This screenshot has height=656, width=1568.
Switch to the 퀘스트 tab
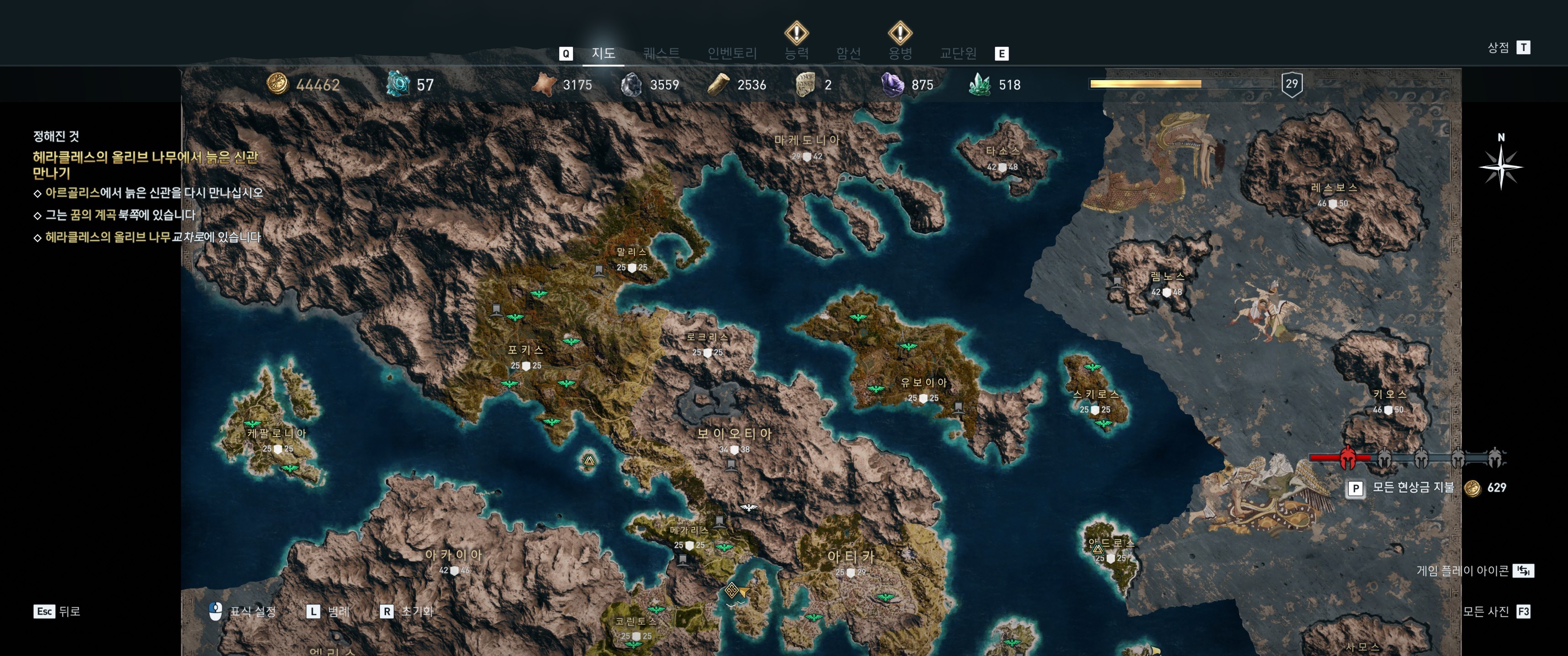661,54
